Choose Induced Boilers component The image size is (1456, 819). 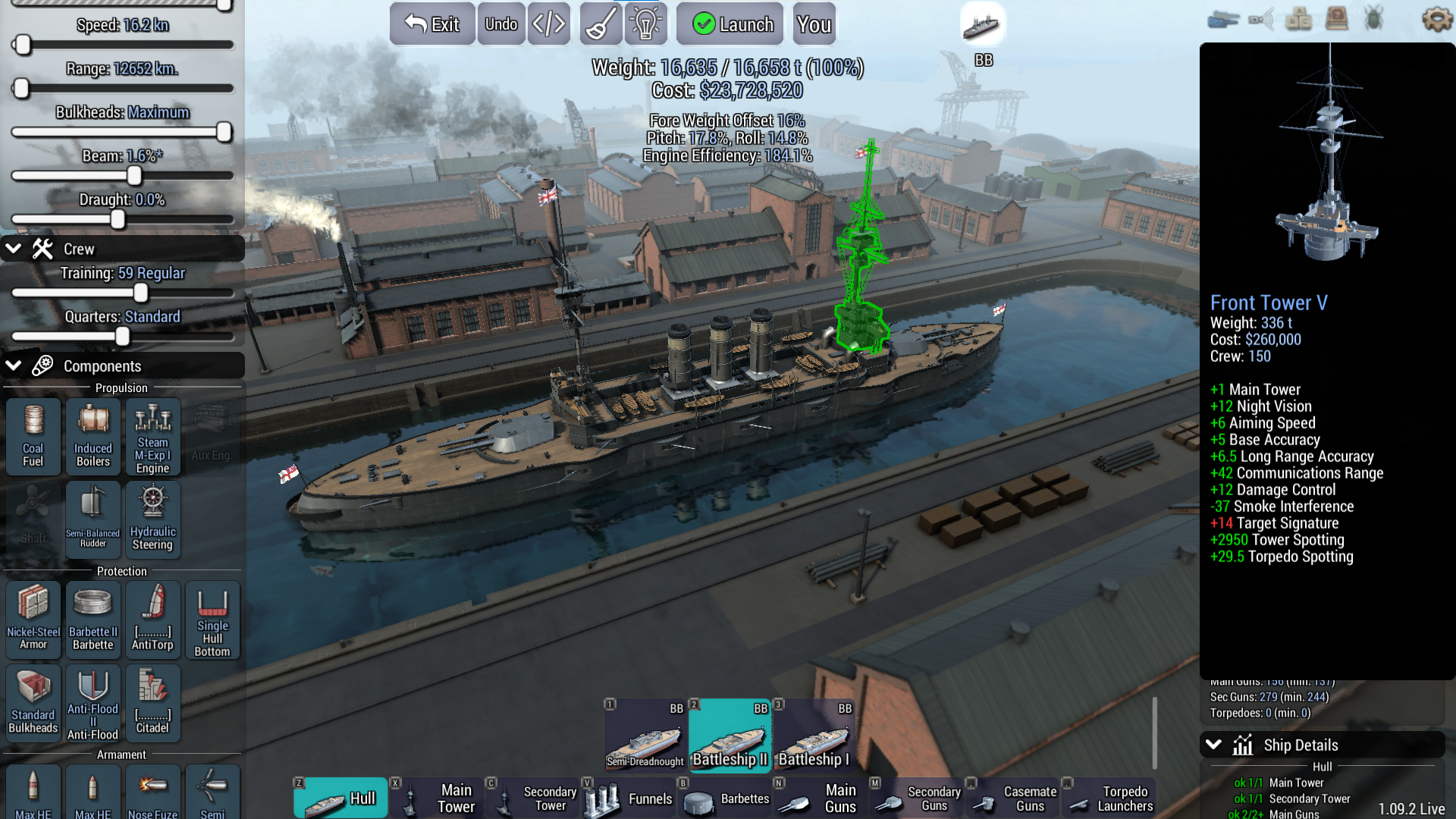click(x=93, y=437)
